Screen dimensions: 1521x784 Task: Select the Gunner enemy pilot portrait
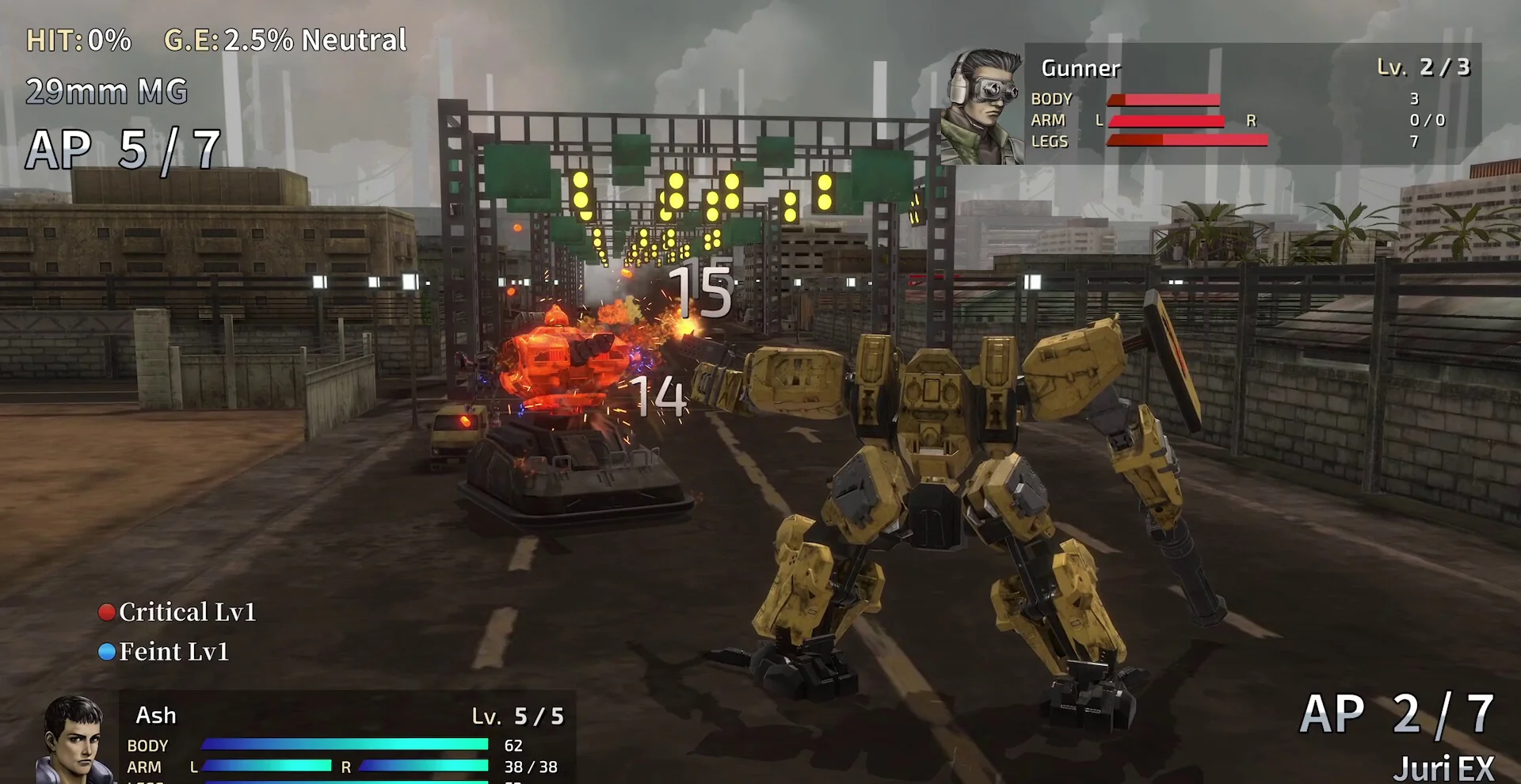(982, 106)
